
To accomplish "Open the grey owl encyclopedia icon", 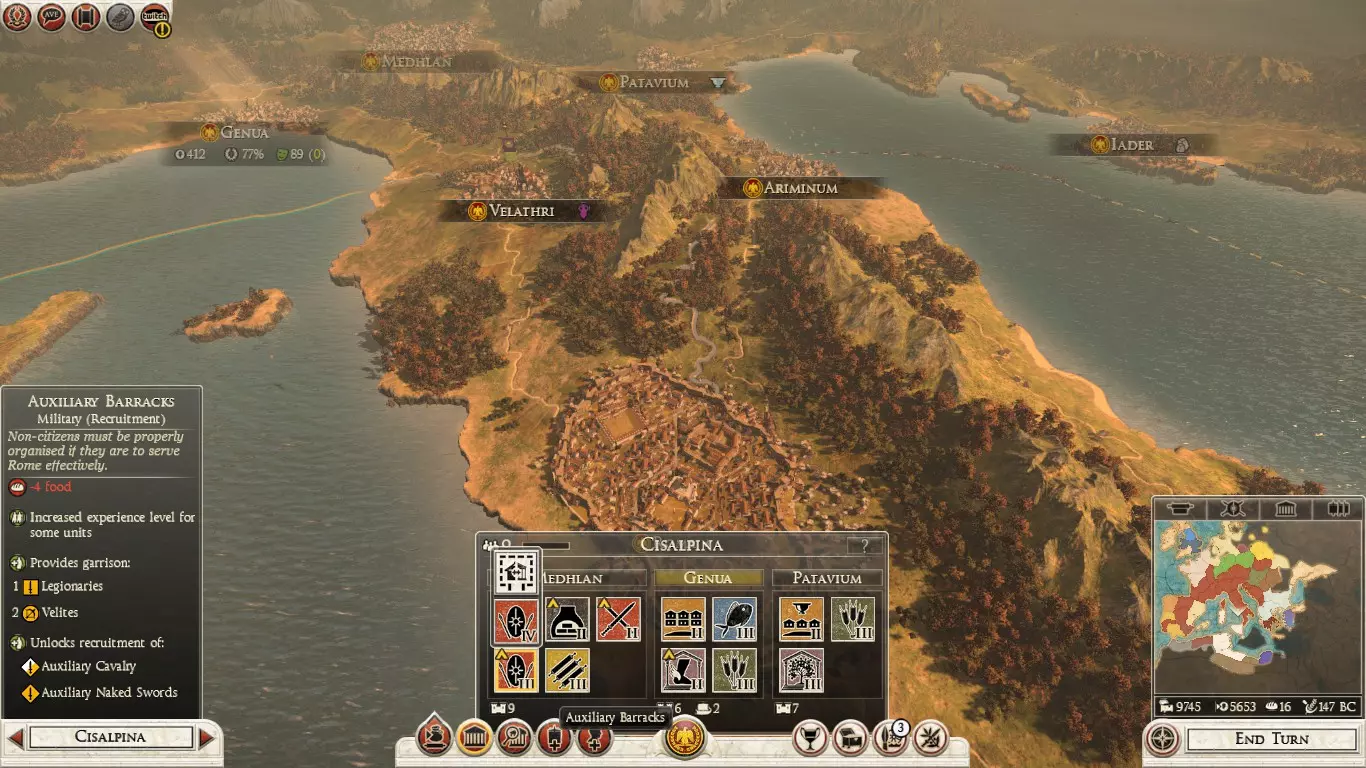I will point(120,17).
